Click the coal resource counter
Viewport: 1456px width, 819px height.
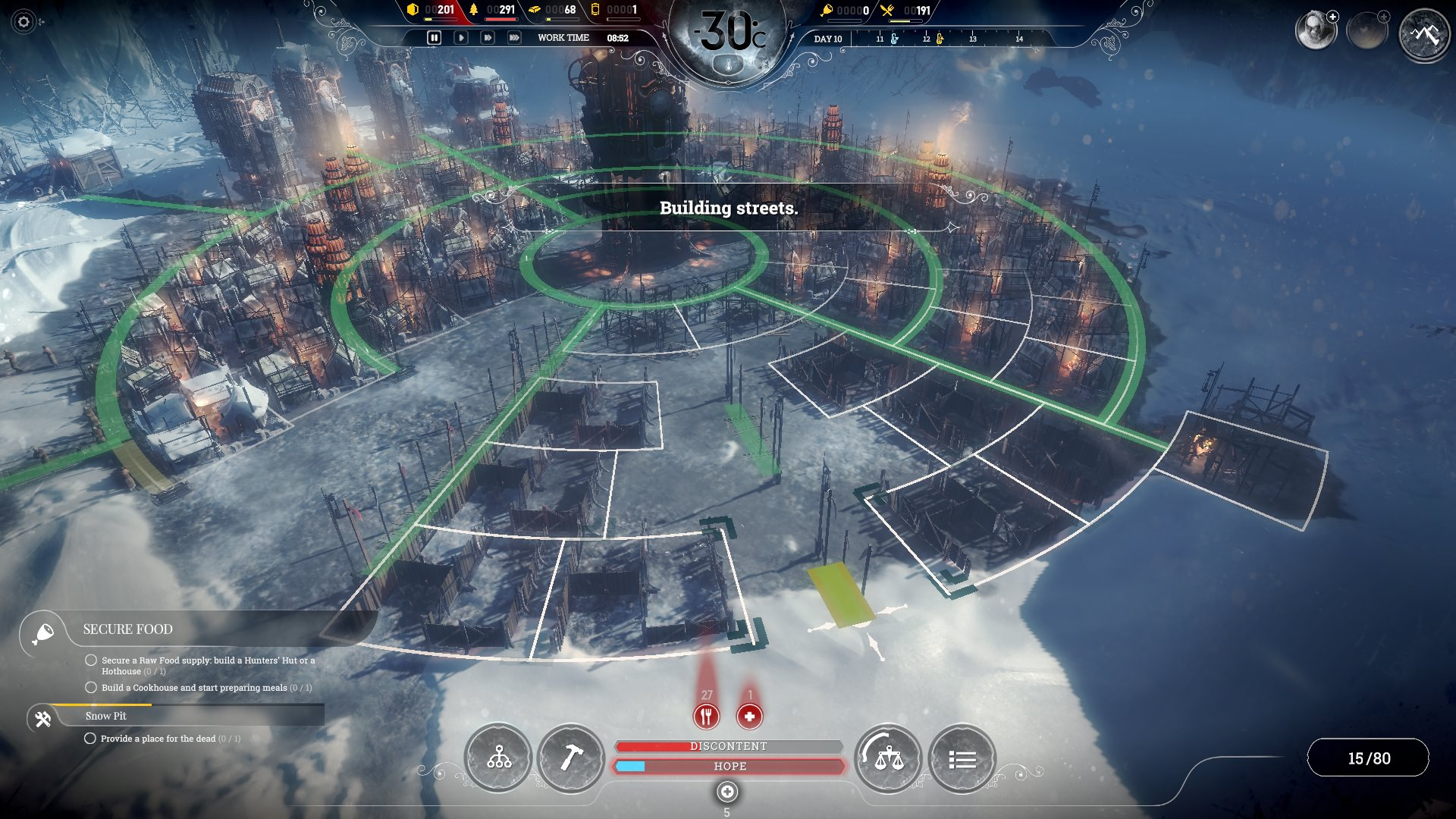tap(431, 10)
